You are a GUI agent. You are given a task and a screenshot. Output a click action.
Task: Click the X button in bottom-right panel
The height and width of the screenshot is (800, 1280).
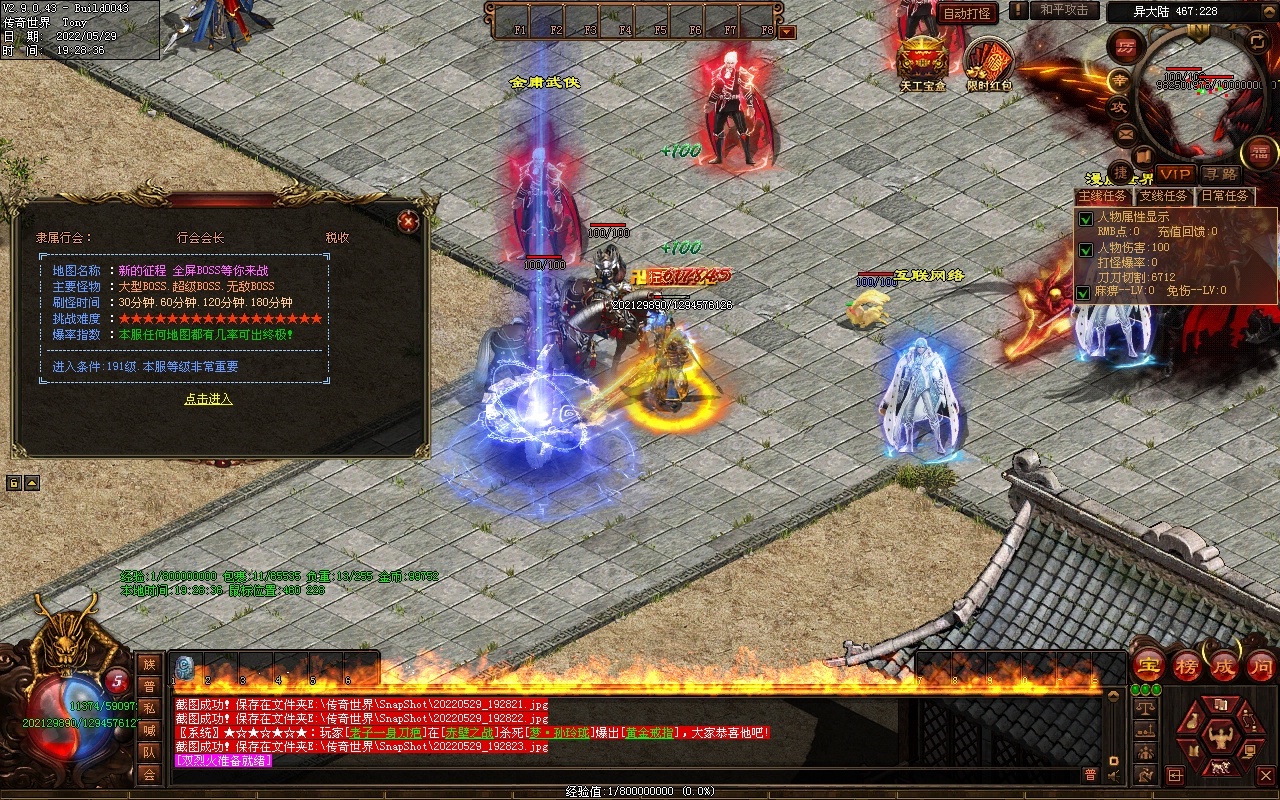tap(1266, 775)
